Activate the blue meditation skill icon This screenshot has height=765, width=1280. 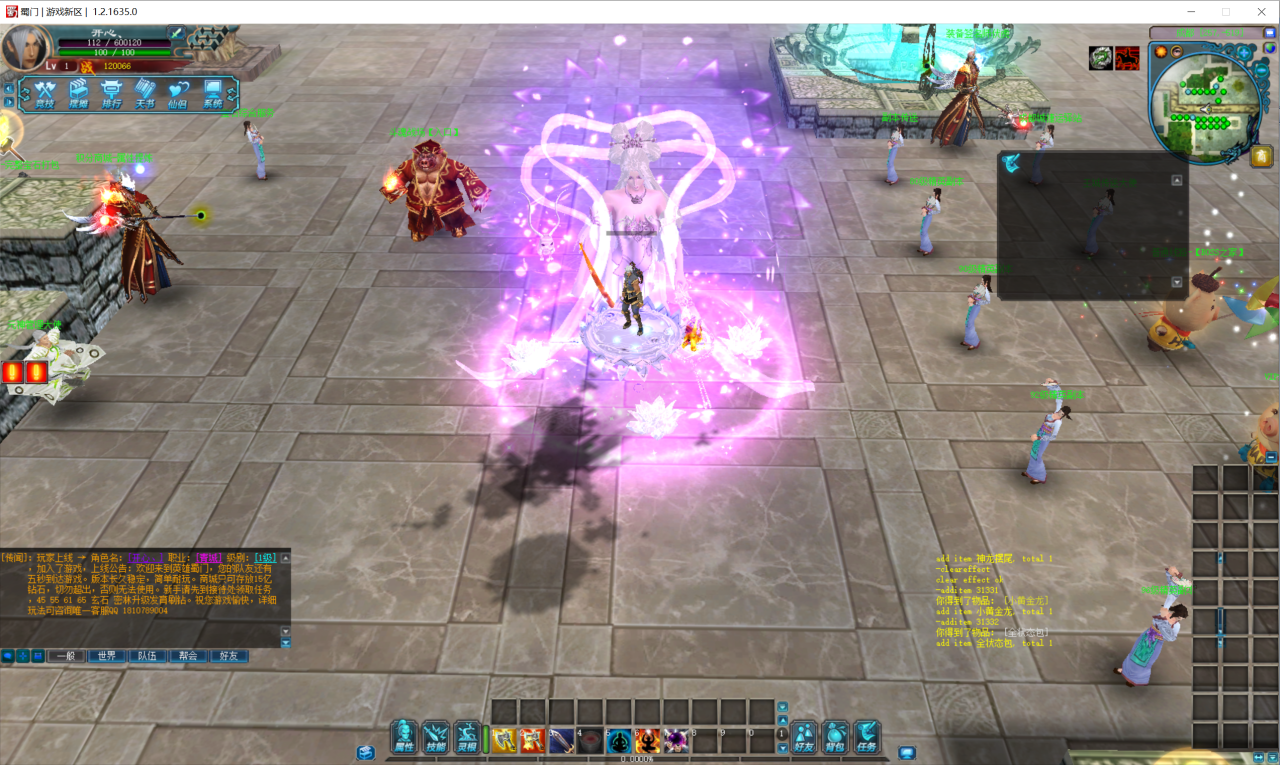(x=619, y=740)
